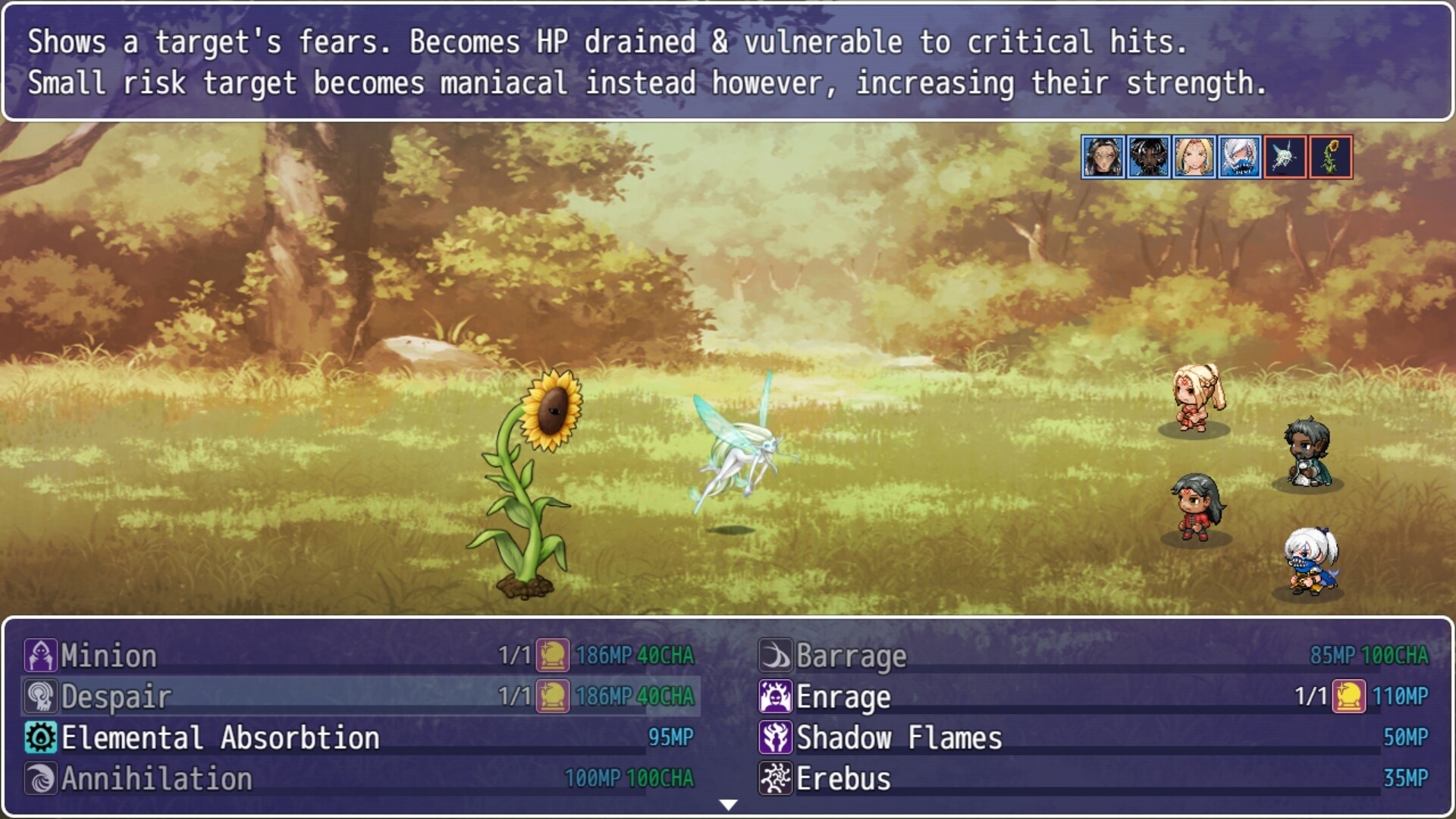The height and width of the screenshot is (819, 1456).
Task: Select the Barrage crescent moon icon
Action: coord(774,657)
